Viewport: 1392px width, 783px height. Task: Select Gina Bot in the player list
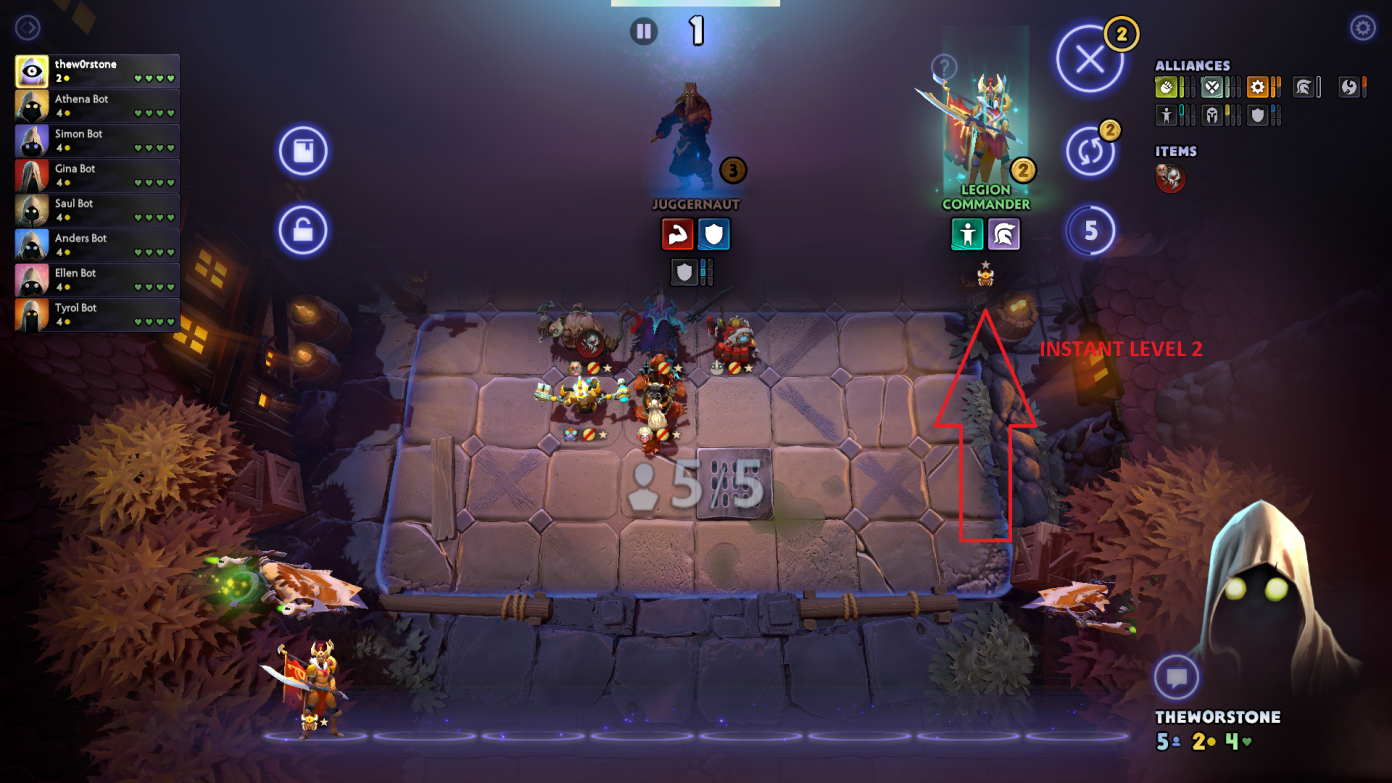click(97, 176)
